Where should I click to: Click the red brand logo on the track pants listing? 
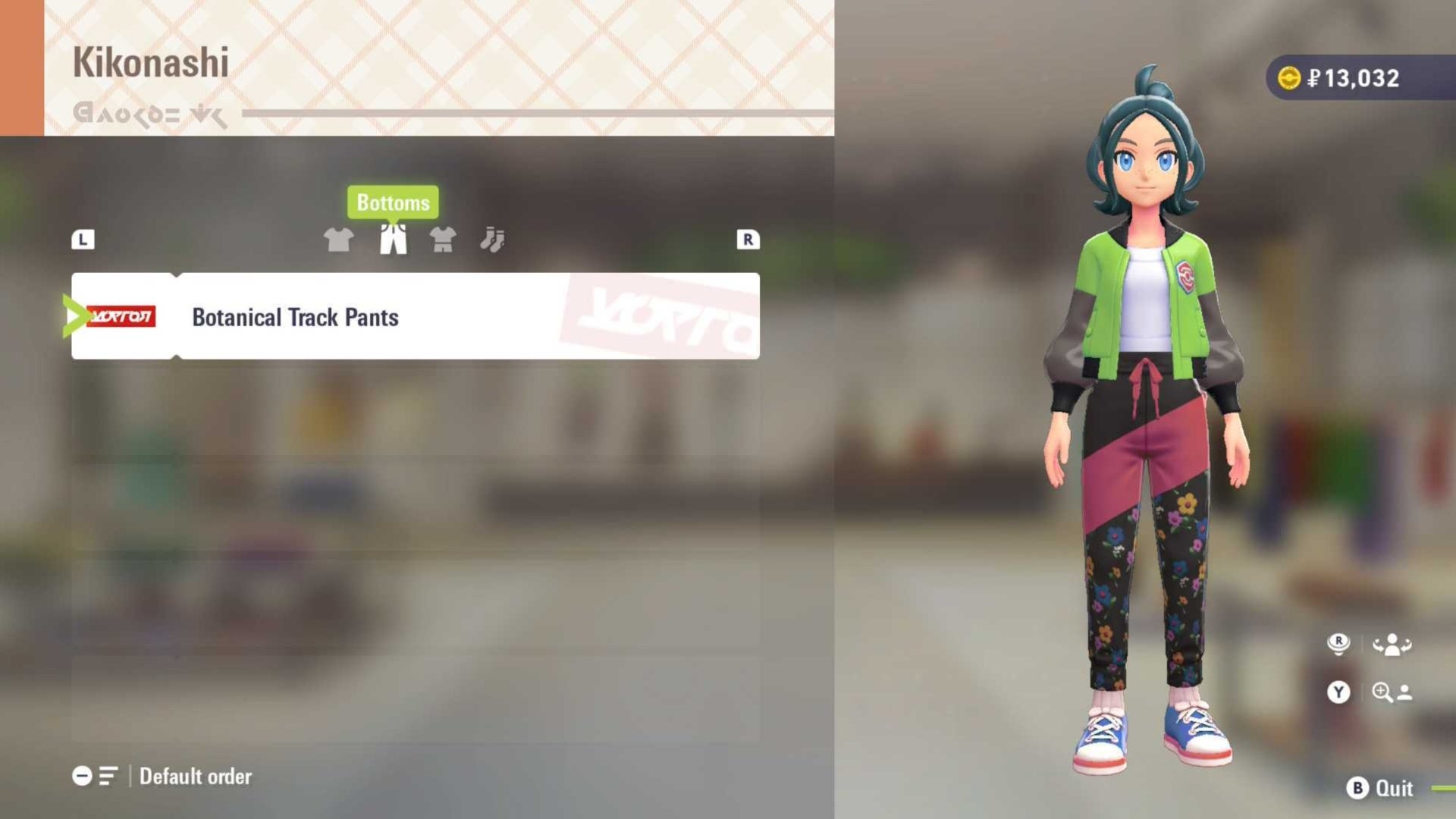coord(121,316)
